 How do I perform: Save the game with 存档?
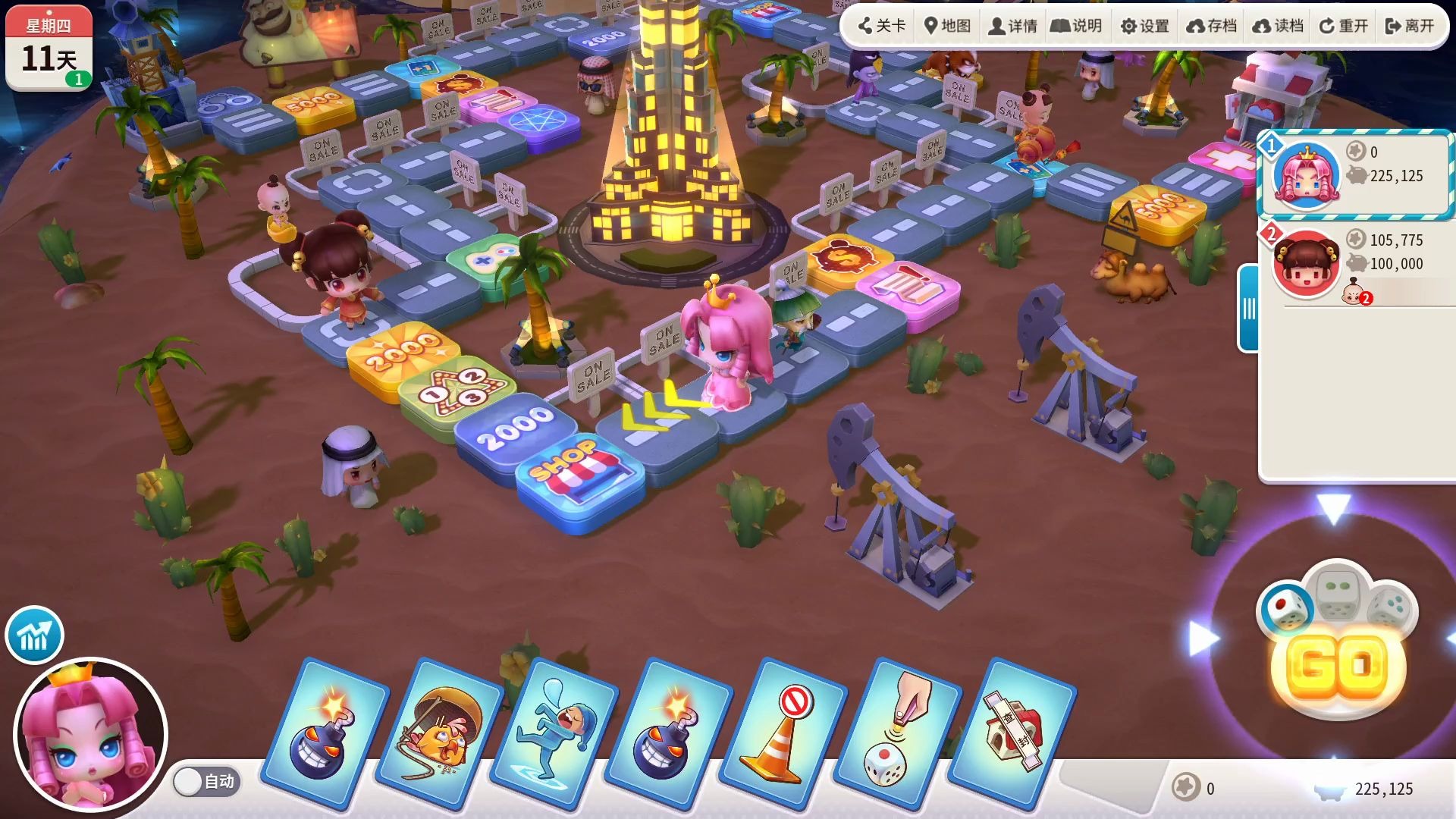(x=1212, y=26)
